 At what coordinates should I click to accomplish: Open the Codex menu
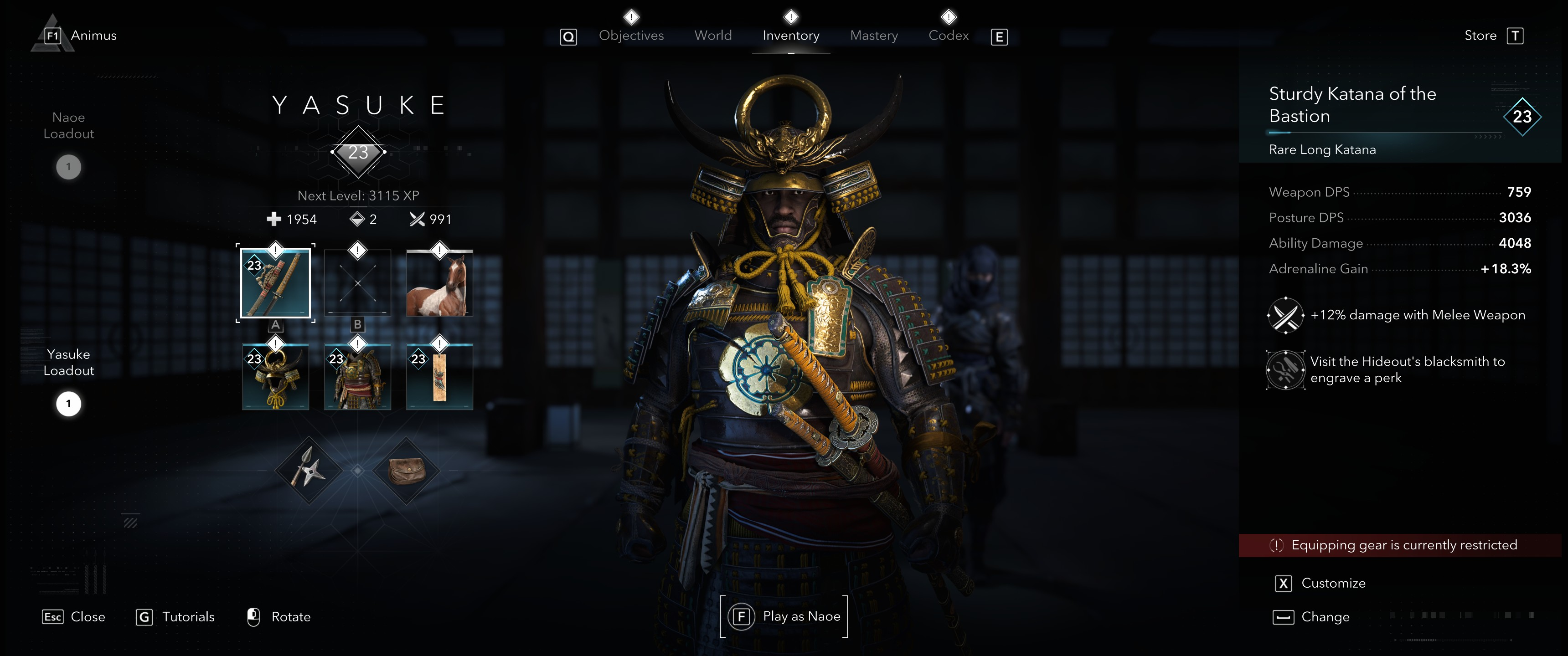pos(948,35)
